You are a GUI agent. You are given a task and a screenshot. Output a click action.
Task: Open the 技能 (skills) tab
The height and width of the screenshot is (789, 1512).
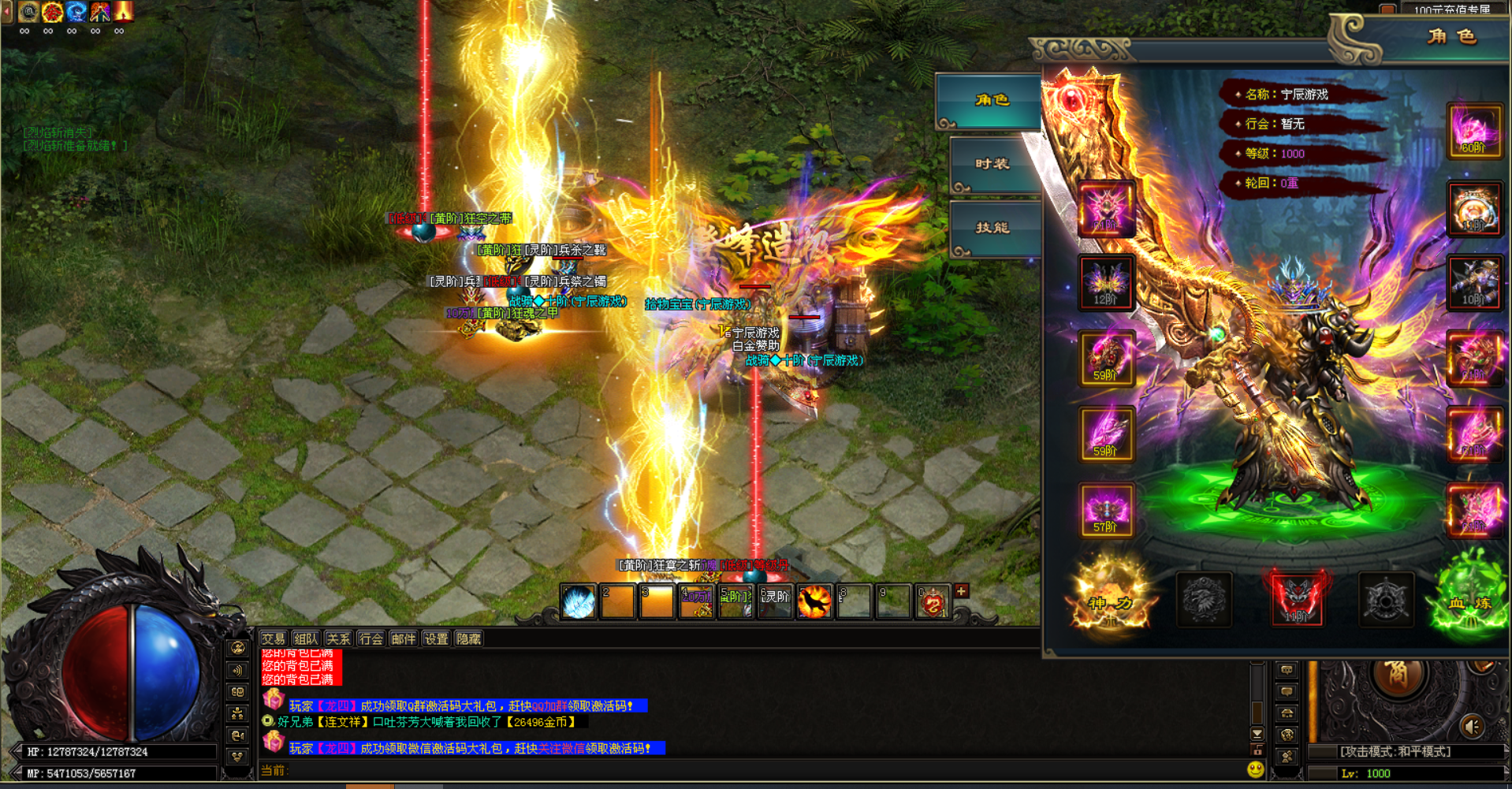992,228
